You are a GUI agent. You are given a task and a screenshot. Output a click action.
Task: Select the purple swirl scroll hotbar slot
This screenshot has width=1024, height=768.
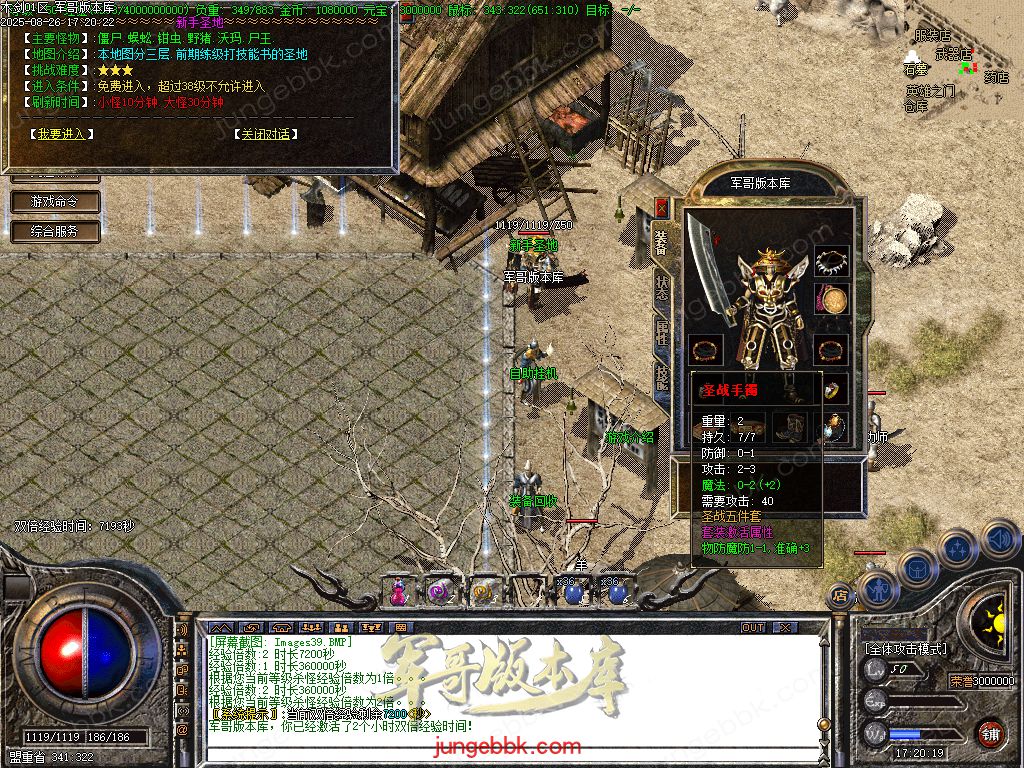[440, 591]
